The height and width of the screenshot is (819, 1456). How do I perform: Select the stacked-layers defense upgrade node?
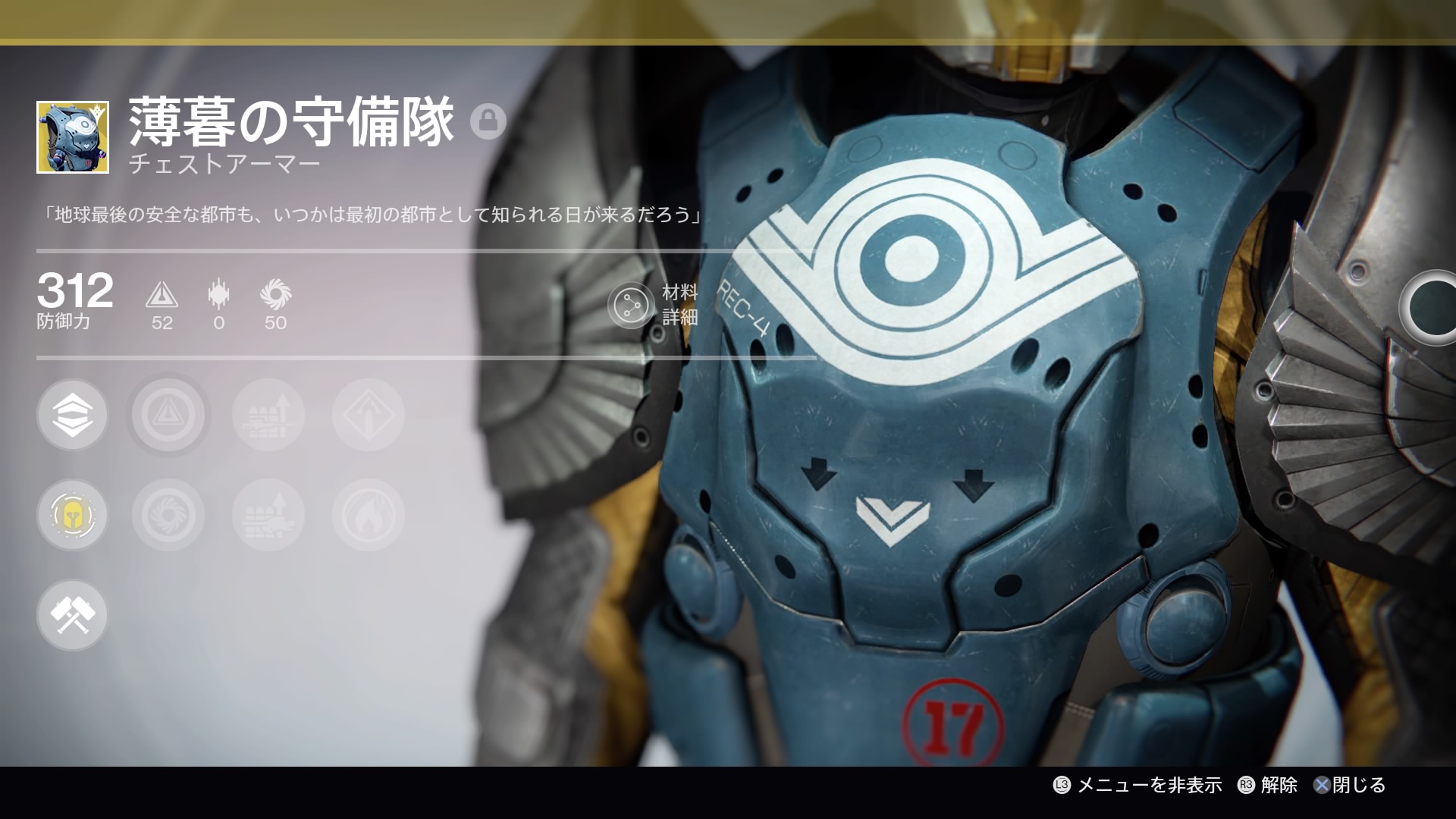(73, 416)
